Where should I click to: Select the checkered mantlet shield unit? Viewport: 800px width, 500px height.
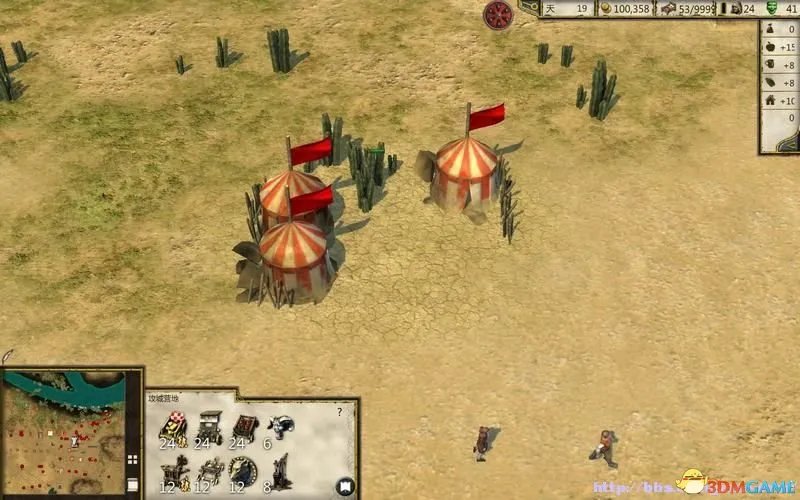coord(173,426)
